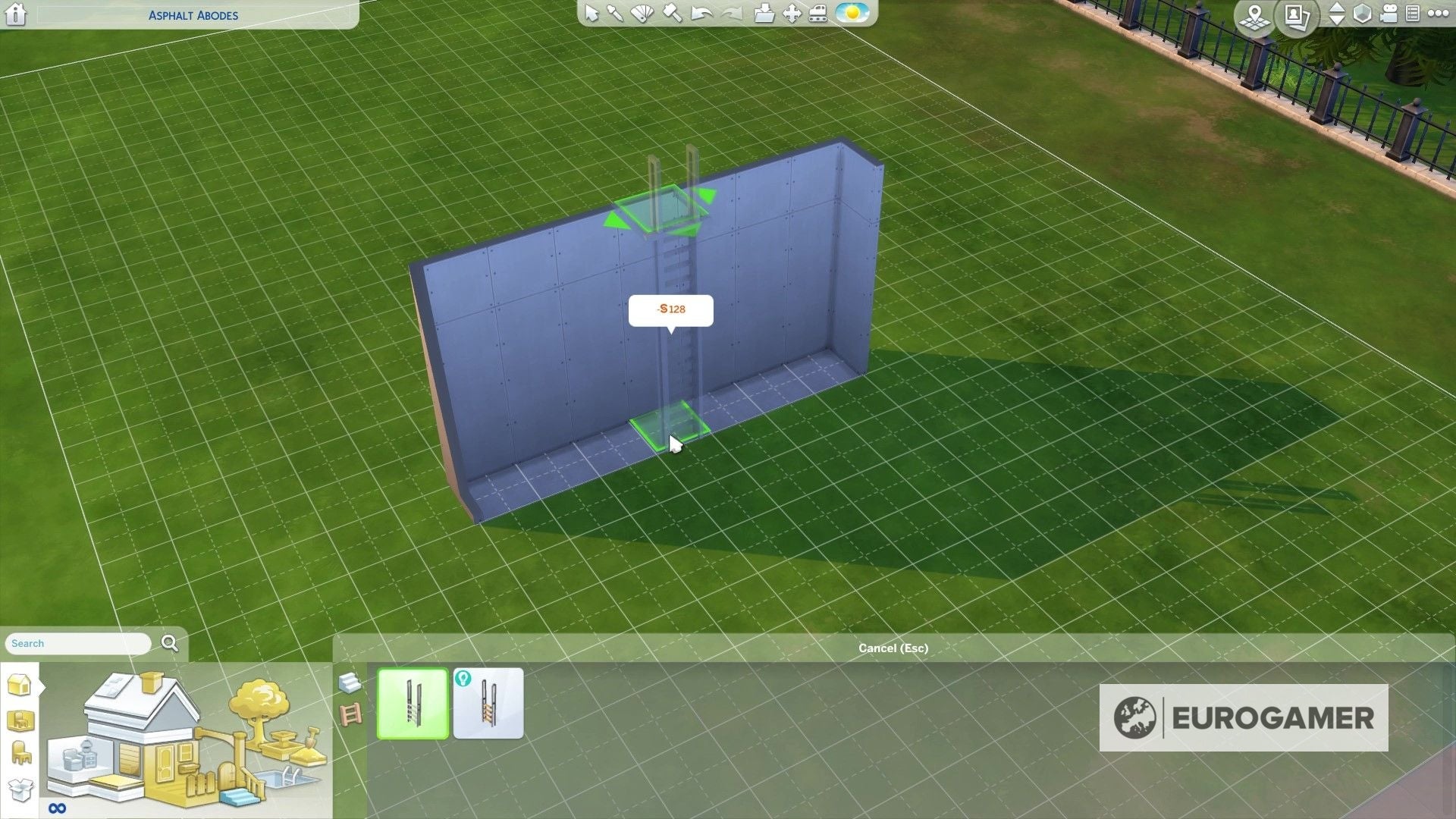Open the Design tool color swatches
This screenshot has height=819, width=1456.
point(642,14)
